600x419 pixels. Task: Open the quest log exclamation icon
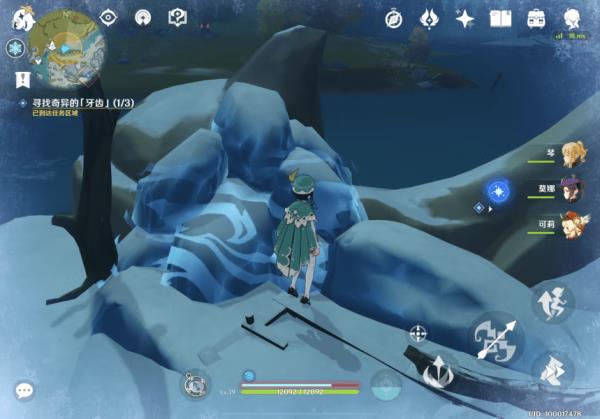[20, 78]
